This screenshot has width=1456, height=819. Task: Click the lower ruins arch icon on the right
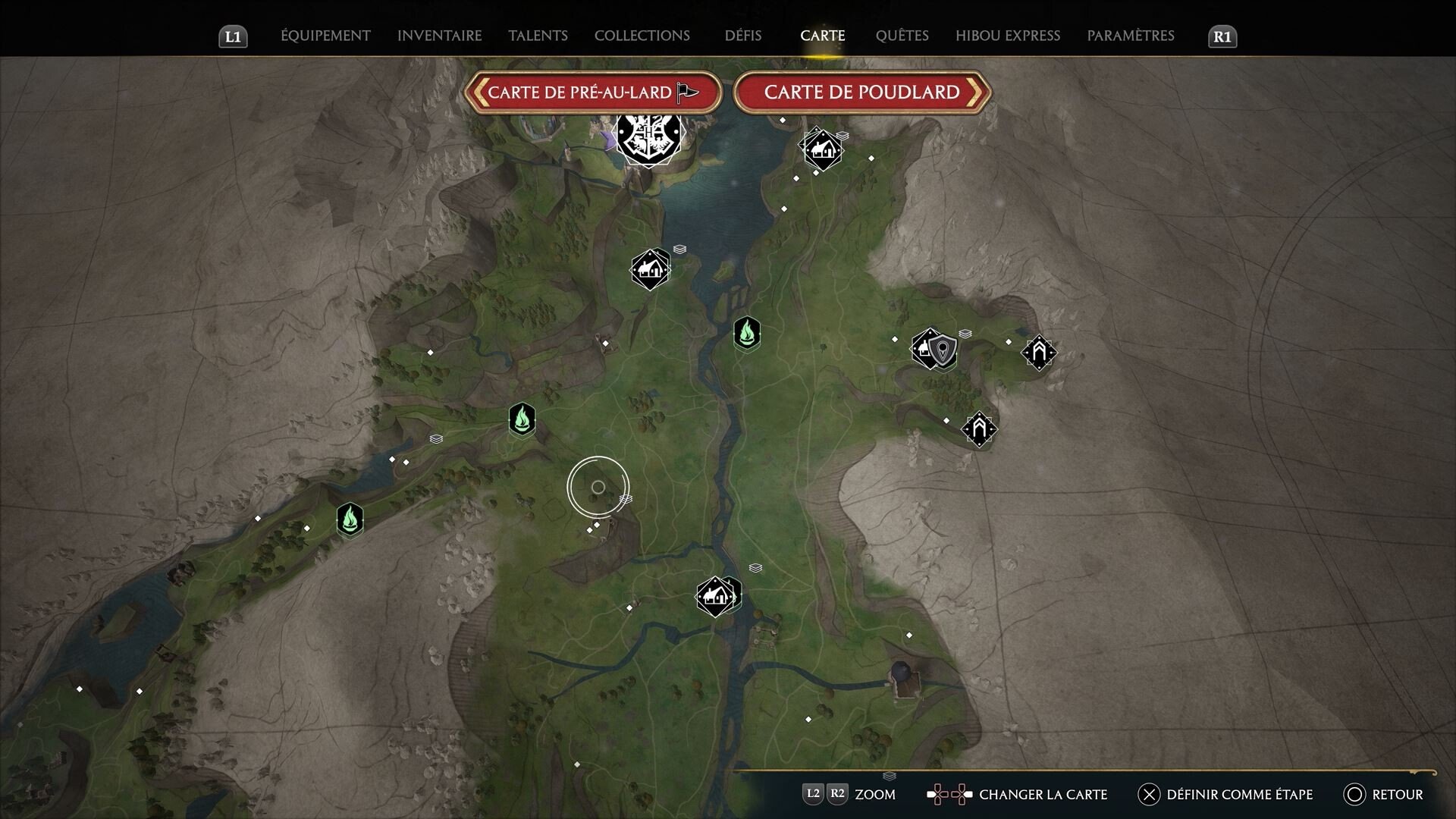tap(981, 429)
